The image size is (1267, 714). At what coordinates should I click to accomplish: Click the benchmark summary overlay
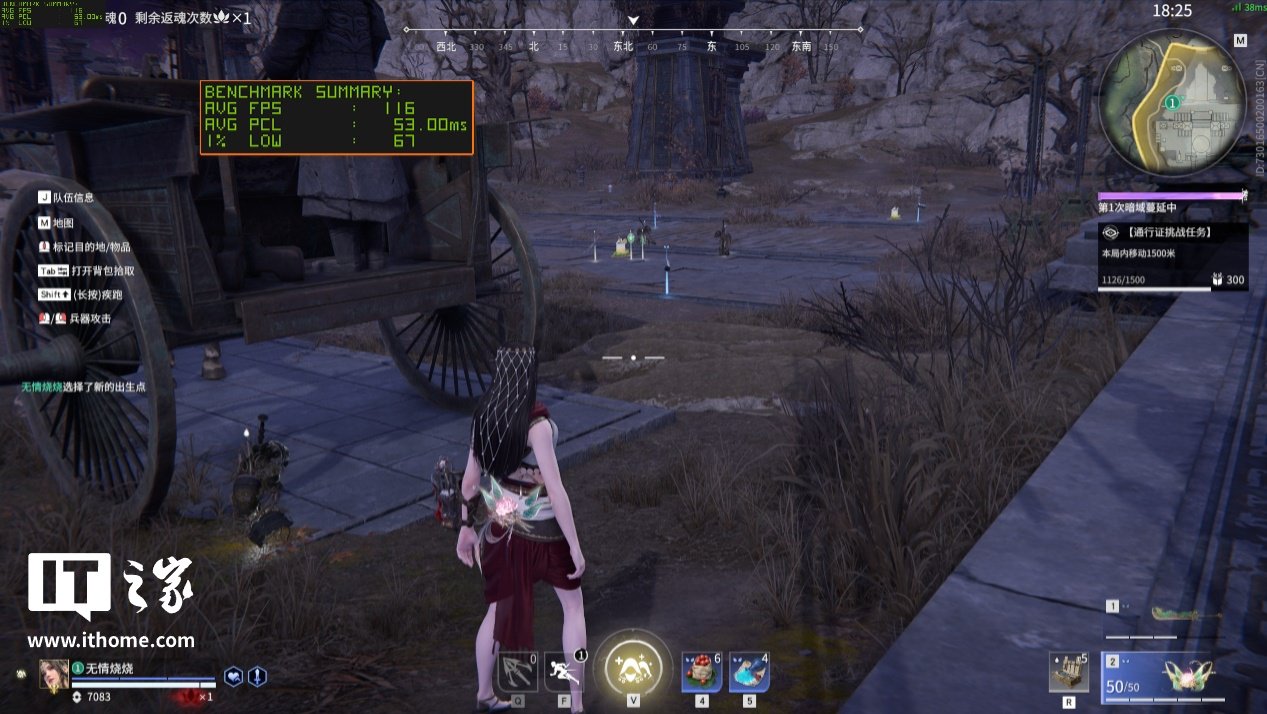(x=336, y=118)
